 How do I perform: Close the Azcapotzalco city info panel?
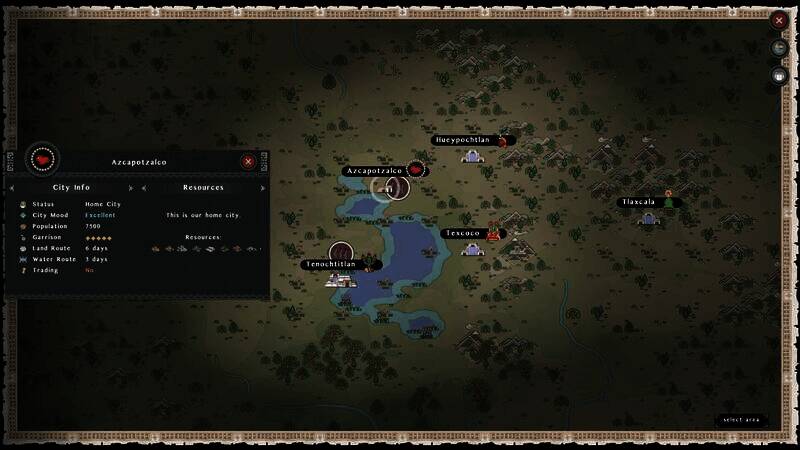[248, 161]
